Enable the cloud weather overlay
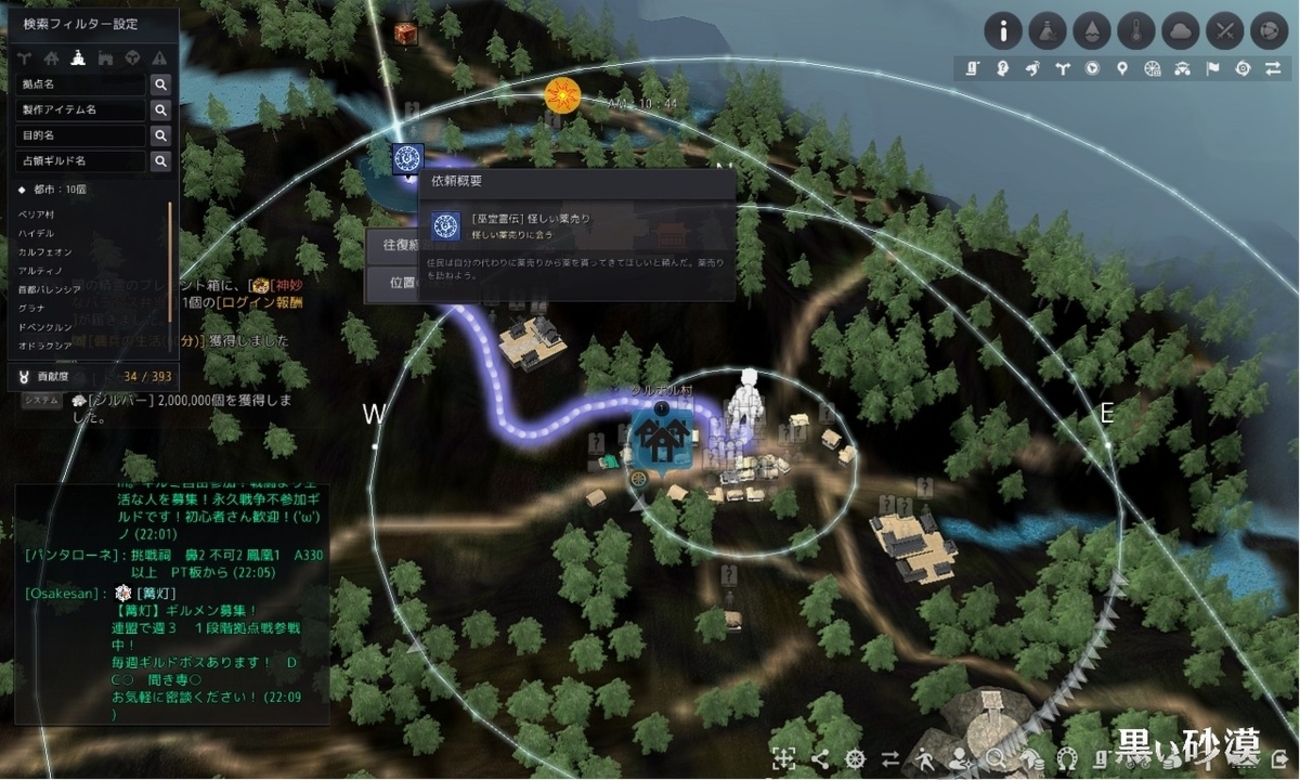 1182,31
